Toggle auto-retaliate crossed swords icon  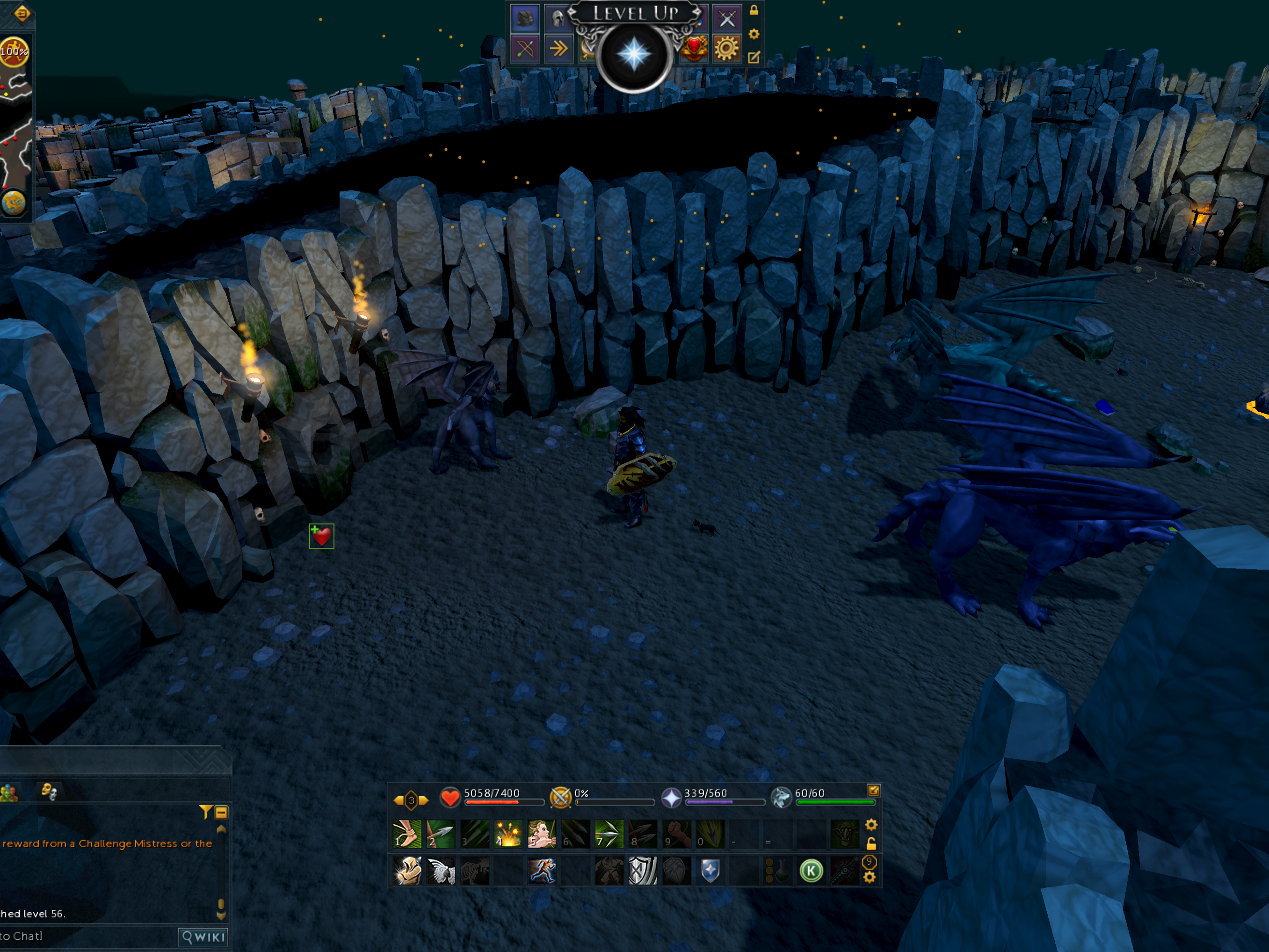tap(560, 798)
